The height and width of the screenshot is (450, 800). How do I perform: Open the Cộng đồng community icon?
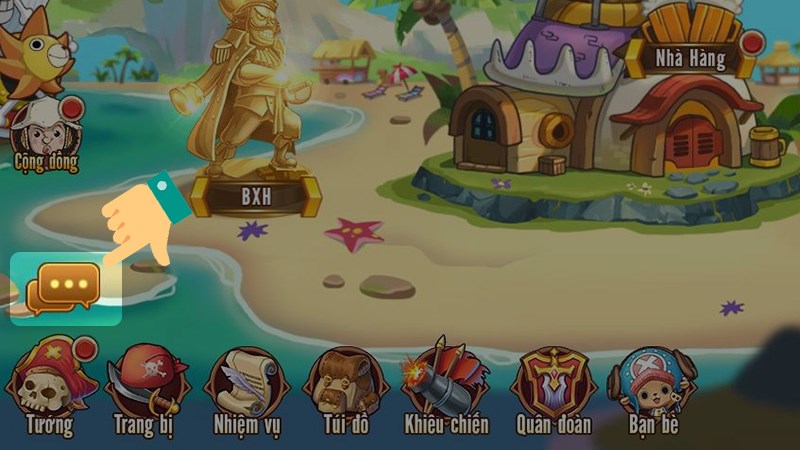45,131
